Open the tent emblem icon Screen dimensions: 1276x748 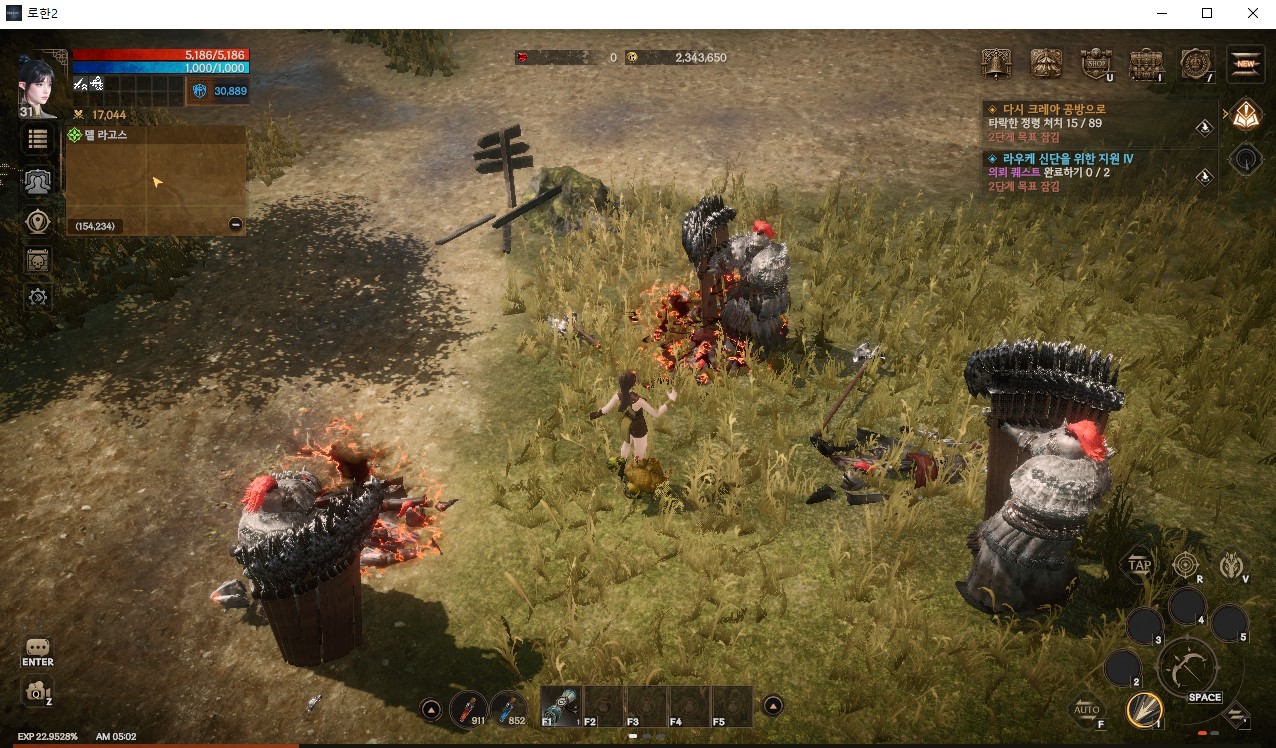click(x=1046, y=64)
